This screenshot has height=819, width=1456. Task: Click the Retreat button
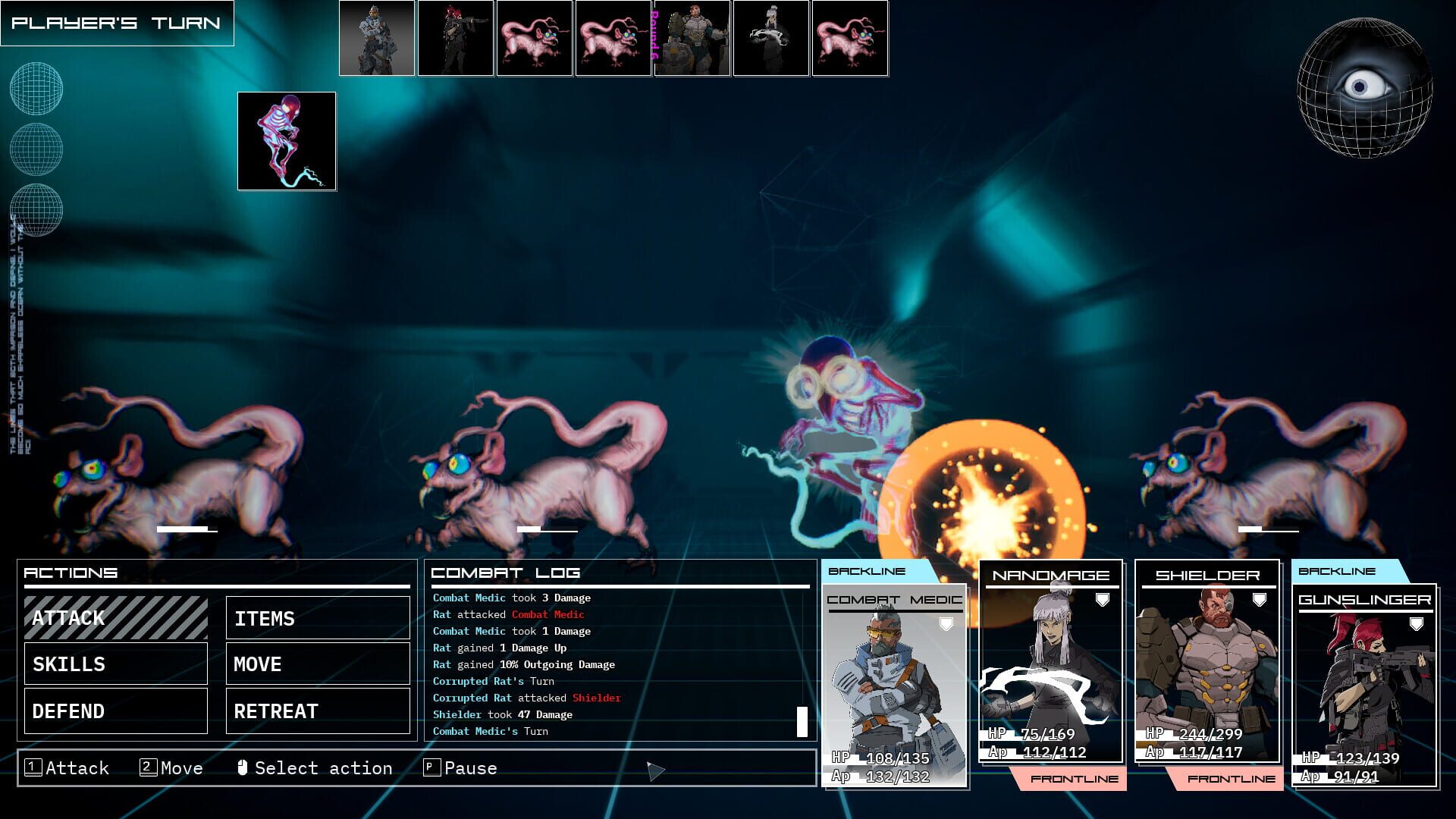pos(318,711)
